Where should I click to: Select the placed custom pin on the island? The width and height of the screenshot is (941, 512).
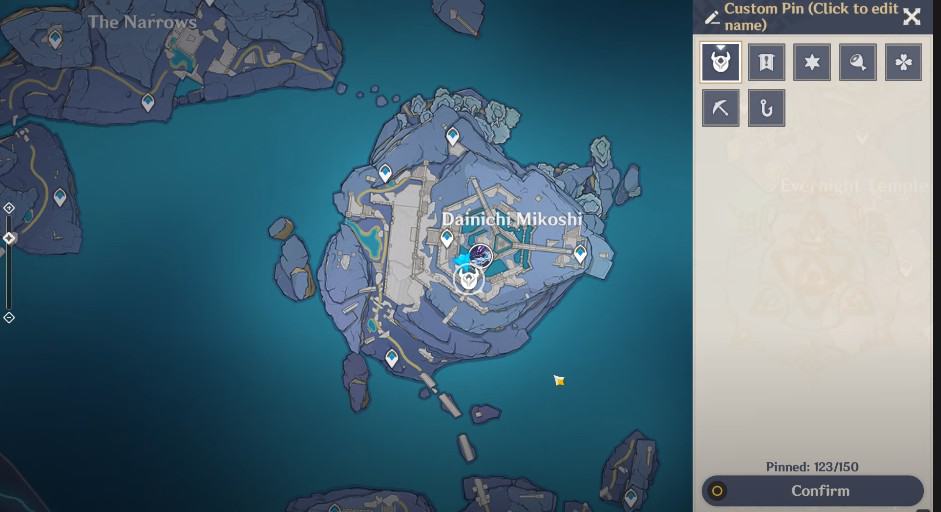468,279
